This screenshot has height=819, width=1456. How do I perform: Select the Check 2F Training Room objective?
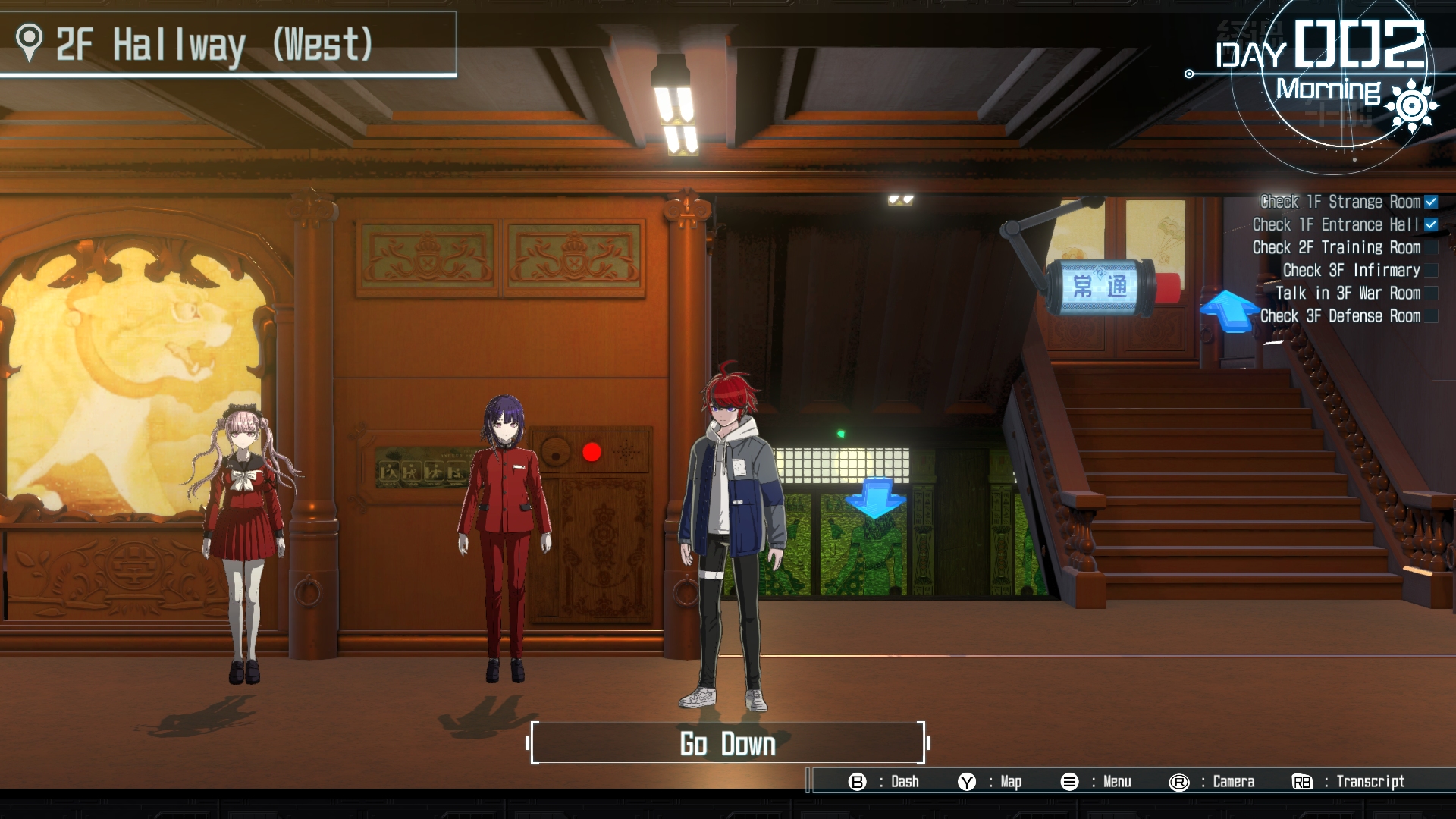[x=1336, y=247]
